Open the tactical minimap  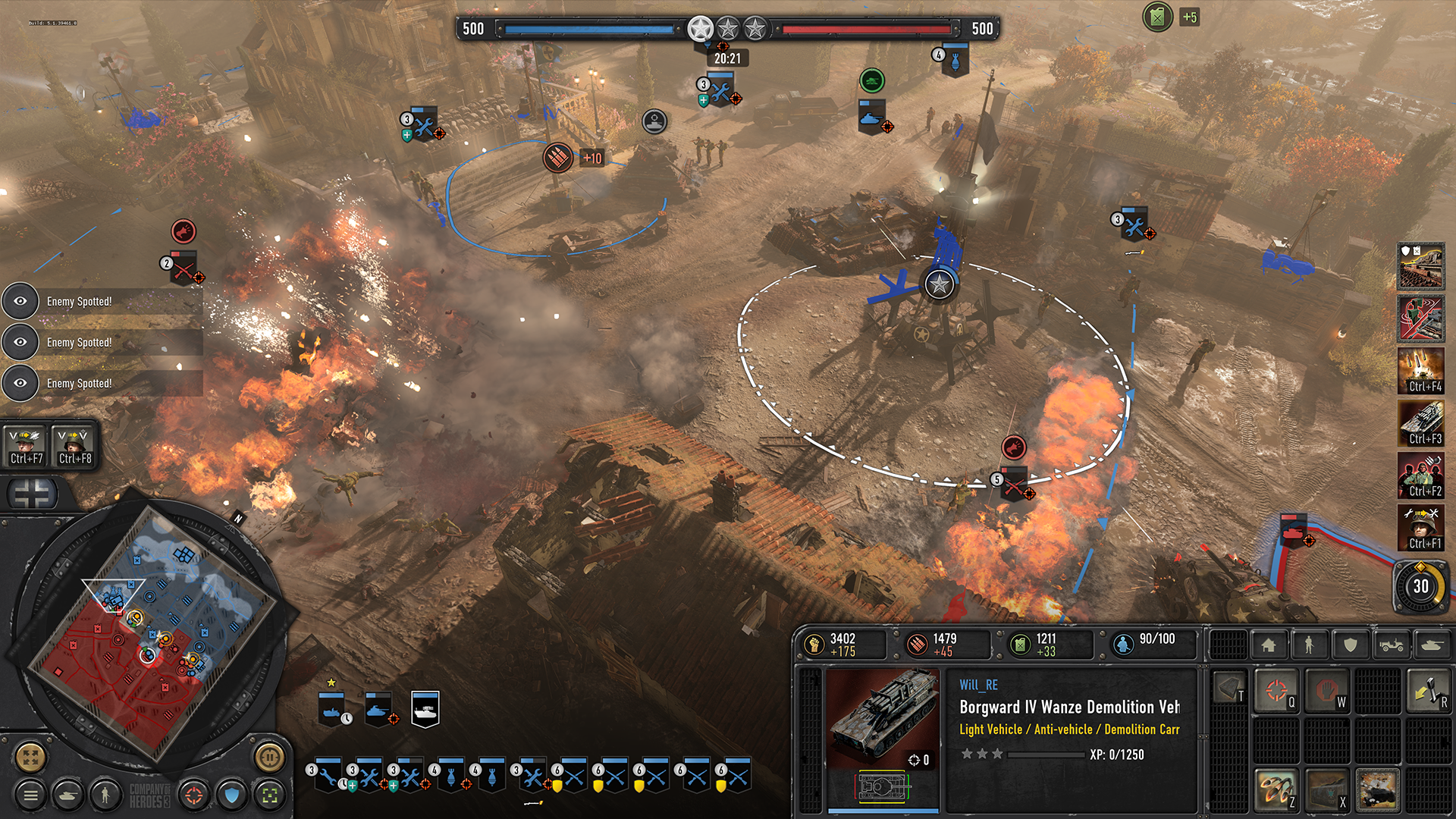pyautogui.click(x=32, y=755)
